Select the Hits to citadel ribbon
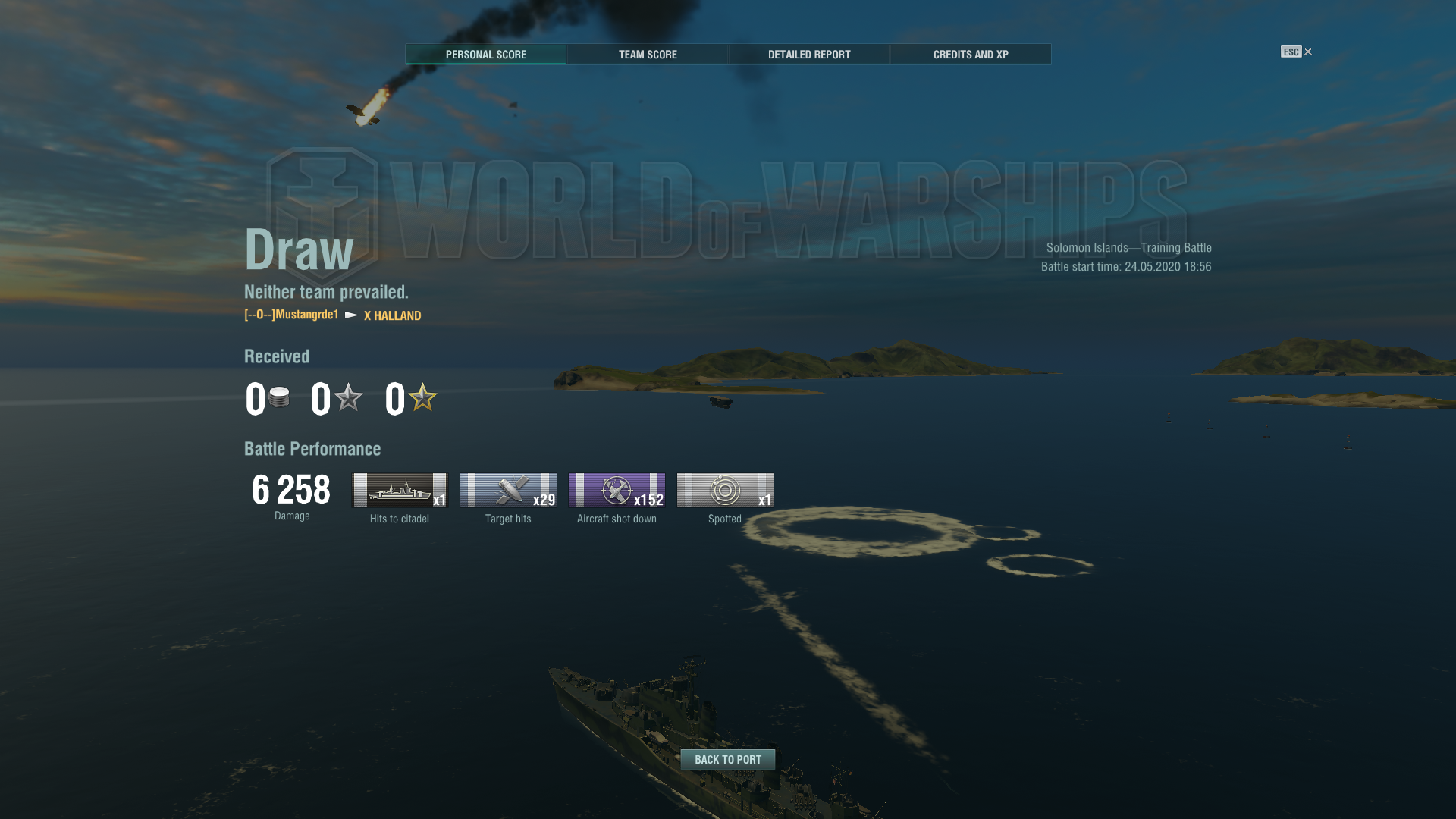This screenshot has width=1456, height=819. click(400, 491)
